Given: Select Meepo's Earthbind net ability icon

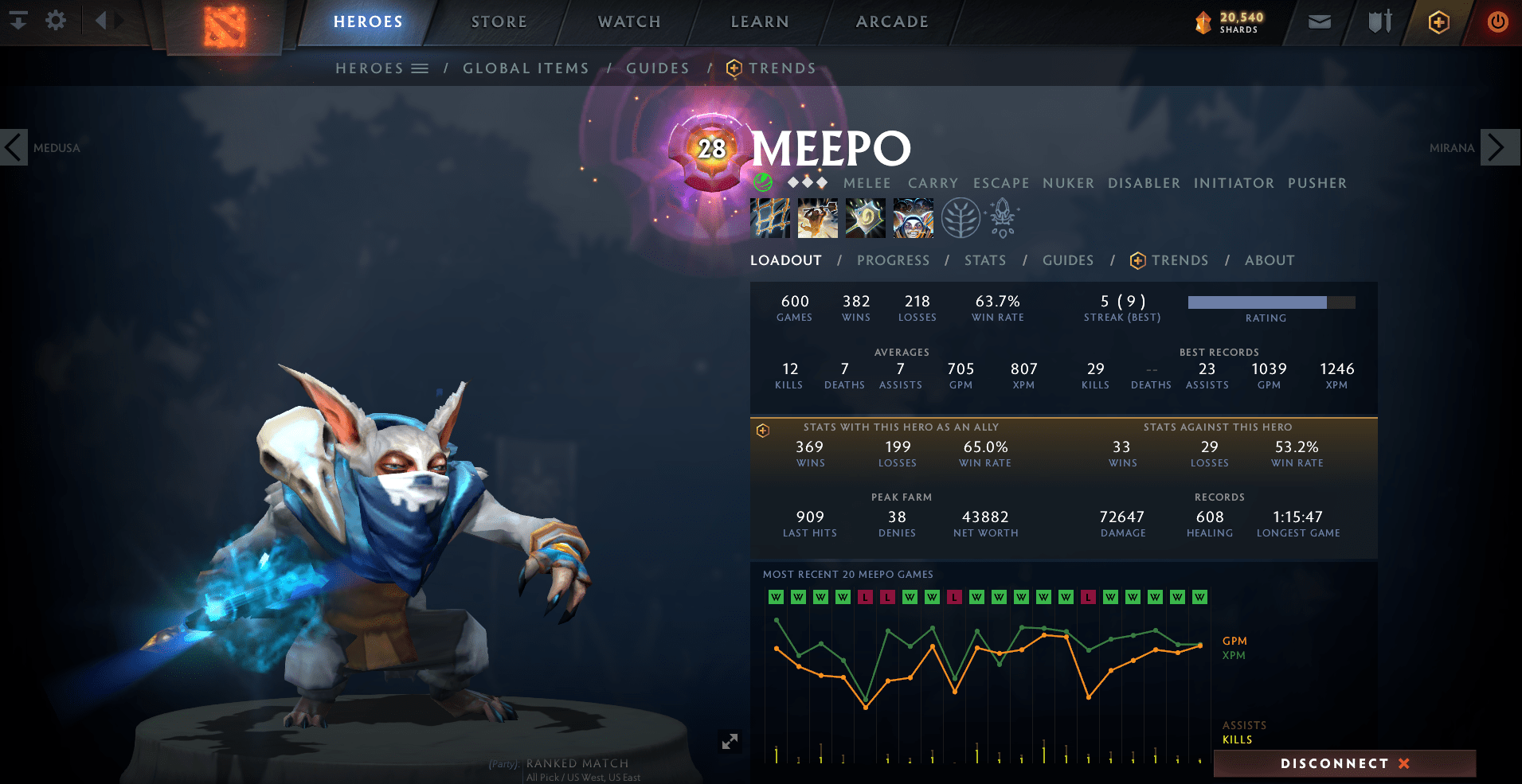Looking at the screenshot, I should pyautogui.click(x=770, y=218).
